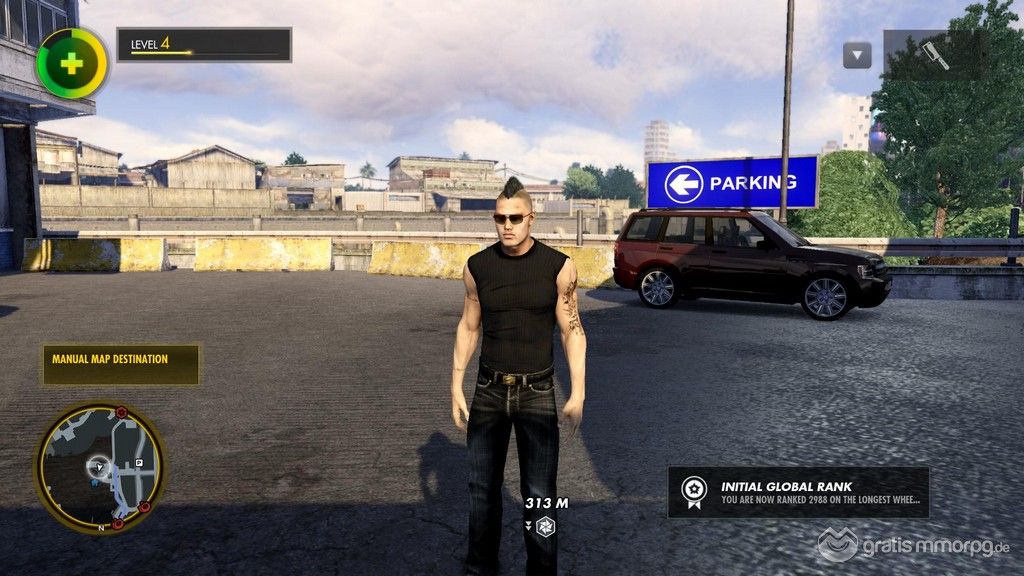Click the green health cross icon
1024x576 pixels.
pyautogui.click(x=72, y=63)
